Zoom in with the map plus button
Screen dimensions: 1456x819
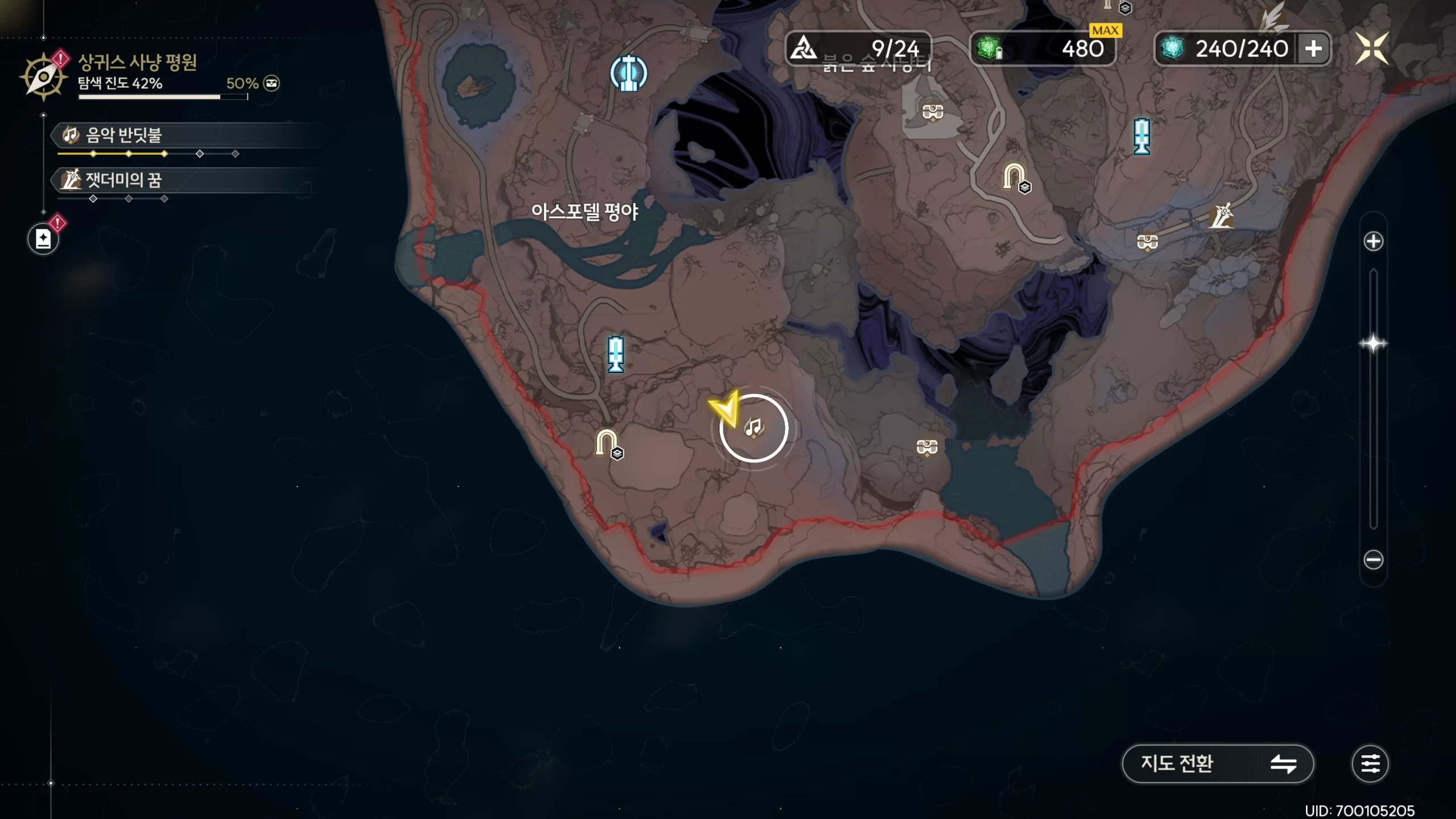(1373, 241)
